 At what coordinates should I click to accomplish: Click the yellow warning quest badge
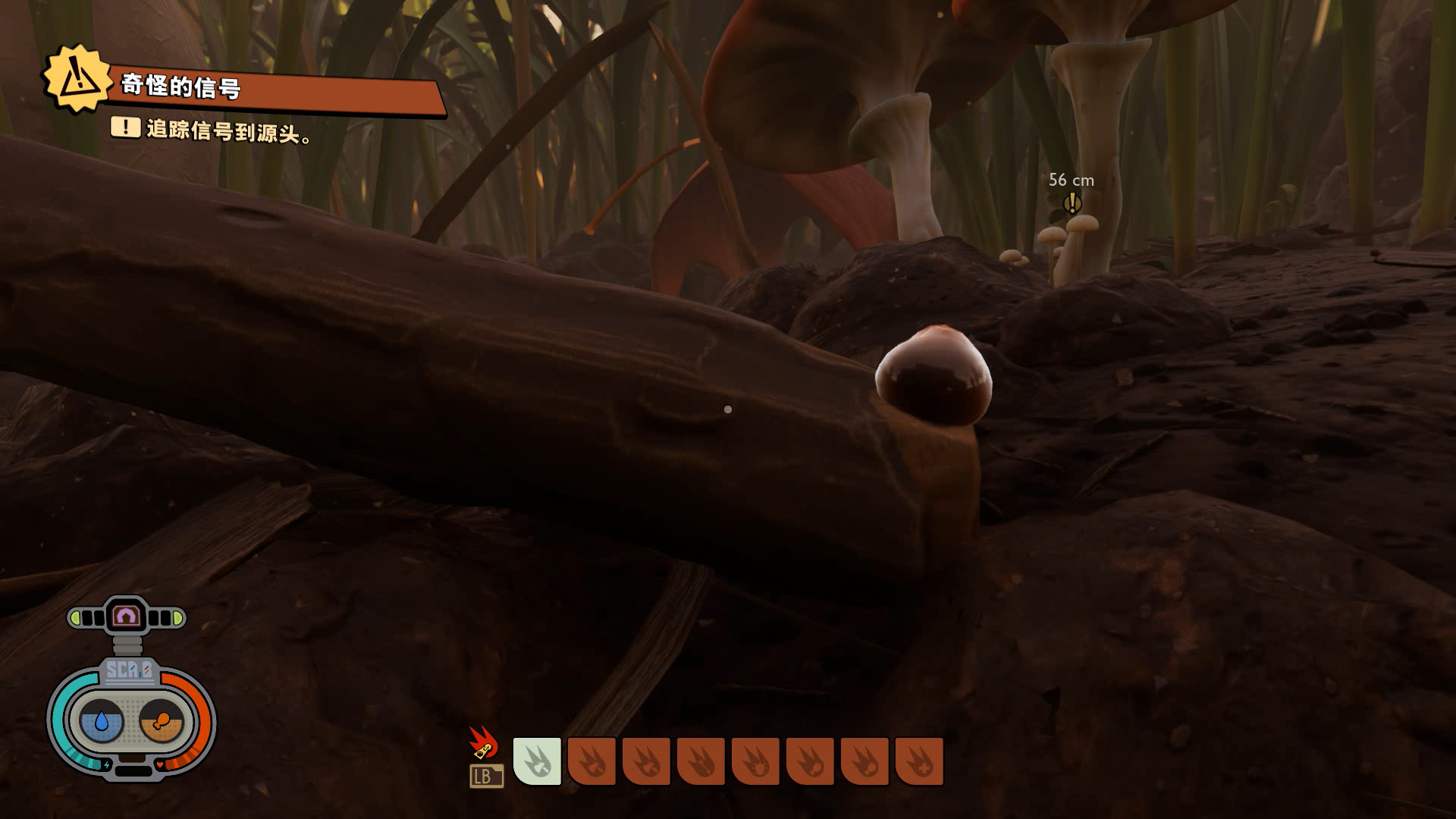76,79
